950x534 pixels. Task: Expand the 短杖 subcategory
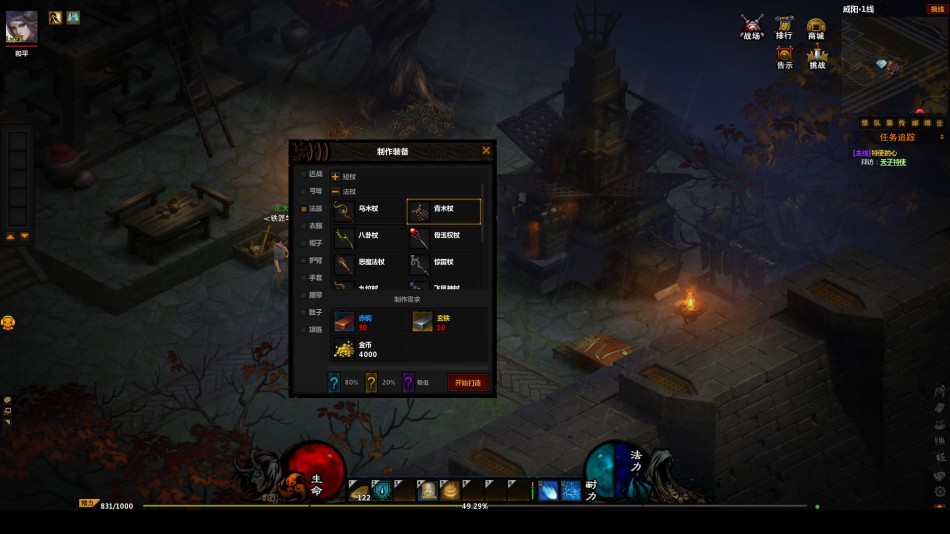pyautogui.click(x=336, y=177)
